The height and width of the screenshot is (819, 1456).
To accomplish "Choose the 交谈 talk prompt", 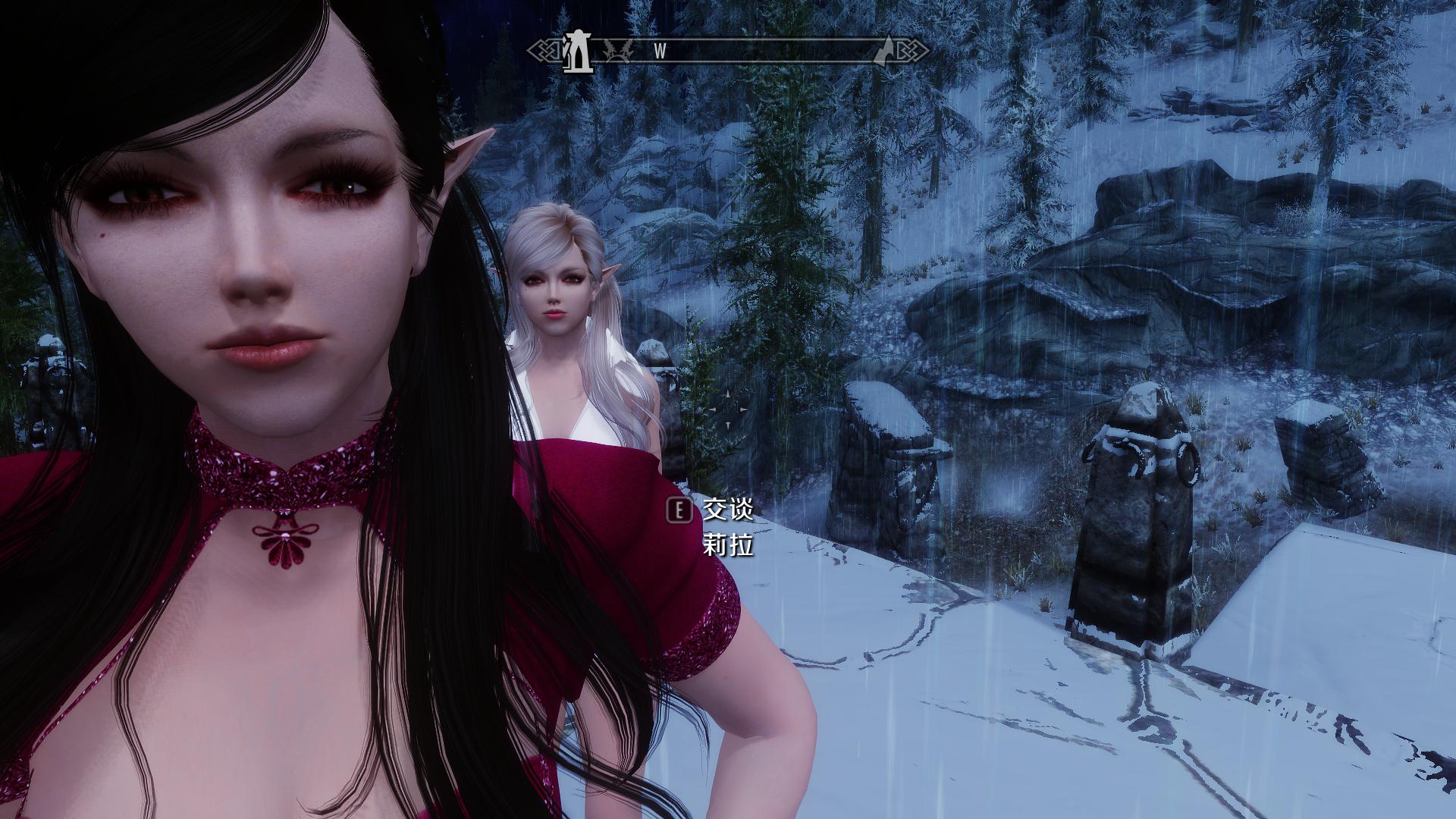I will pyautogui.click(x=726, y=510).
